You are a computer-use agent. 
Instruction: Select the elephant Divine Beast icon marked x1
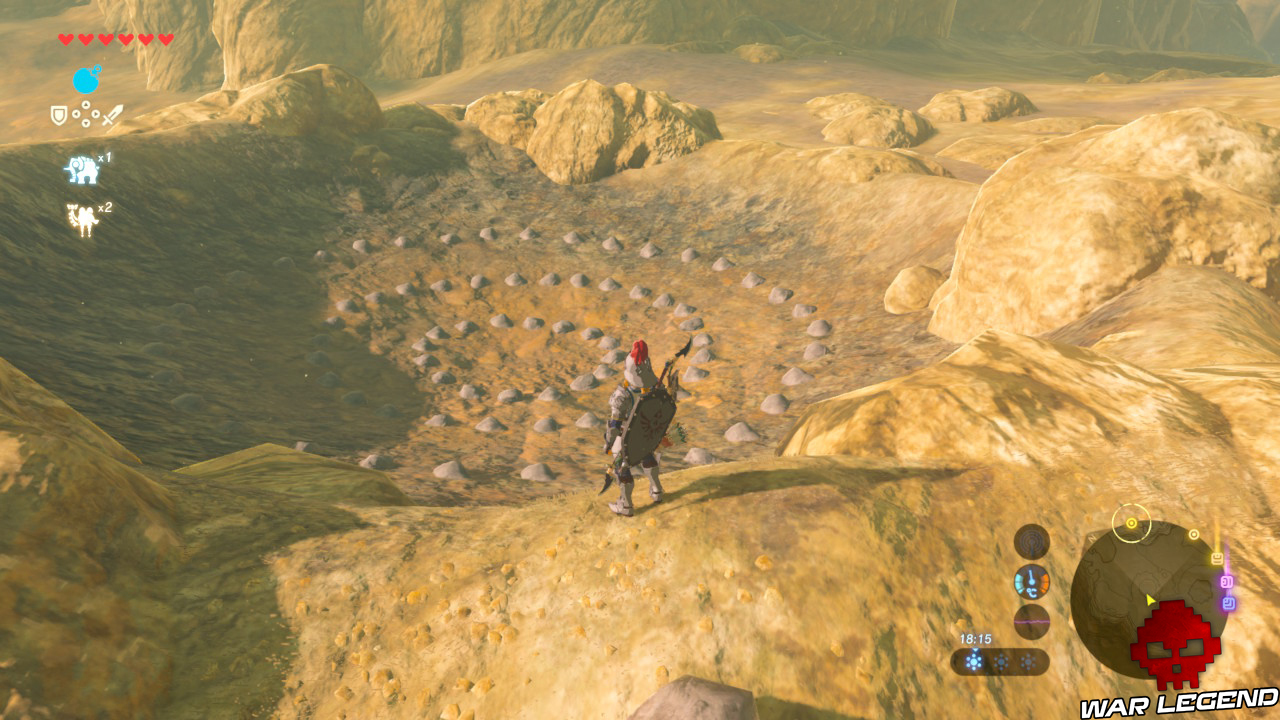click(x=82, y=169)
